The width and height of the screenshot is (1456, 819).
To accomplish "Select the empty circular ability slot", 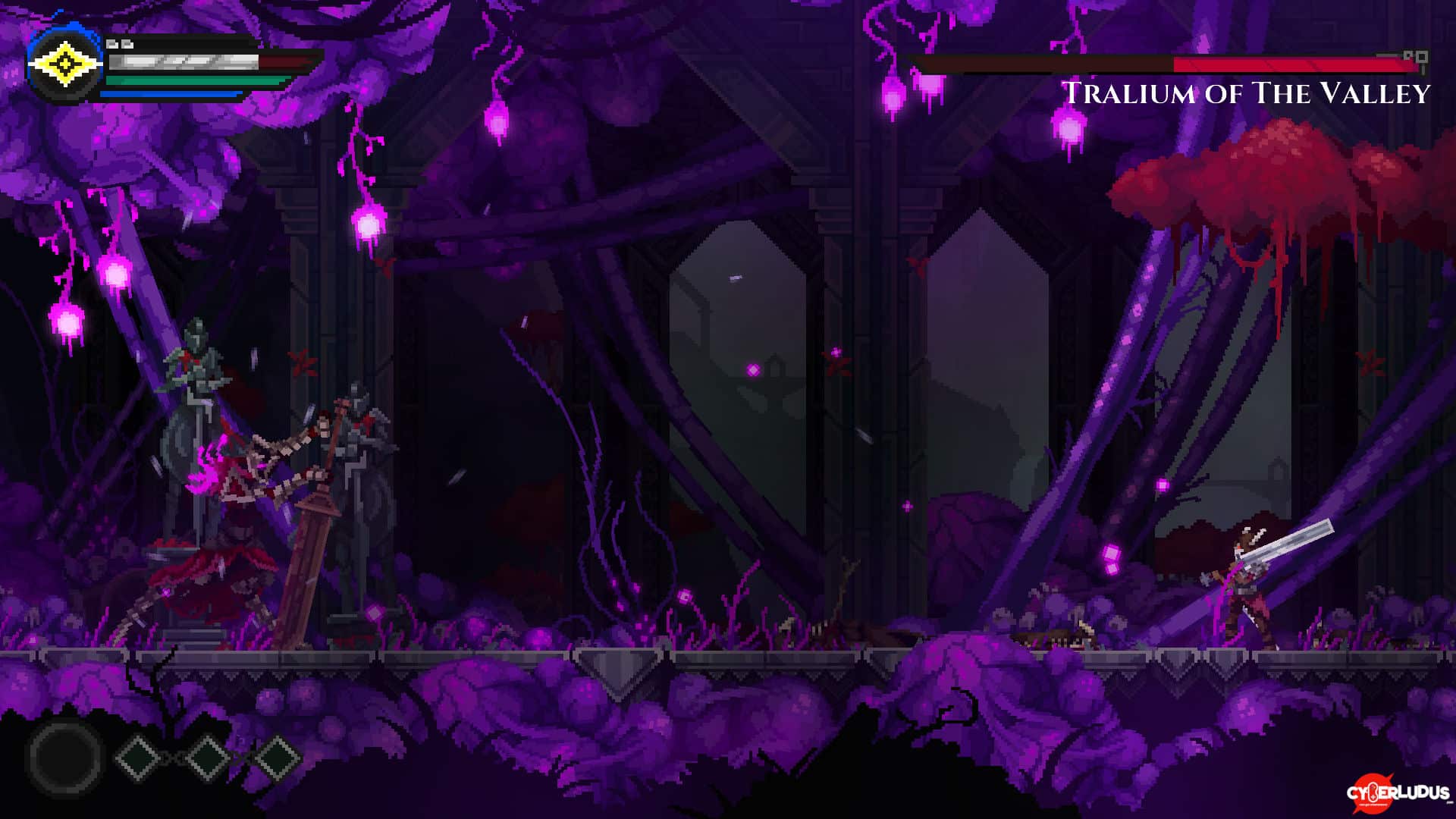I will point(65,757).
